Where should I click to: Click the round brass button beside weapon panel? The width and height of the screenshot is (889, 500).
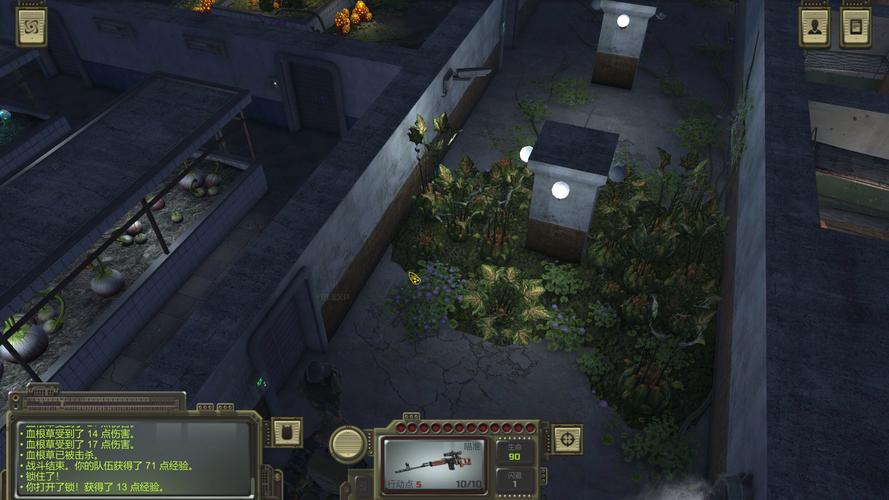[x=348, y=444]
